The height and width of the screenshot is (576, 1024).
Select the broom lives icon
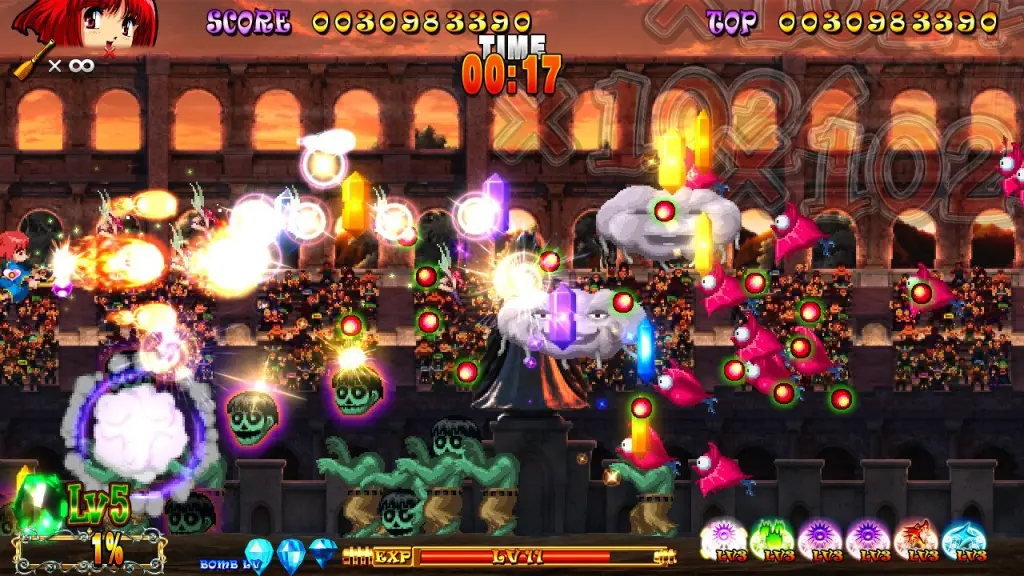click(x=34, y=60)
